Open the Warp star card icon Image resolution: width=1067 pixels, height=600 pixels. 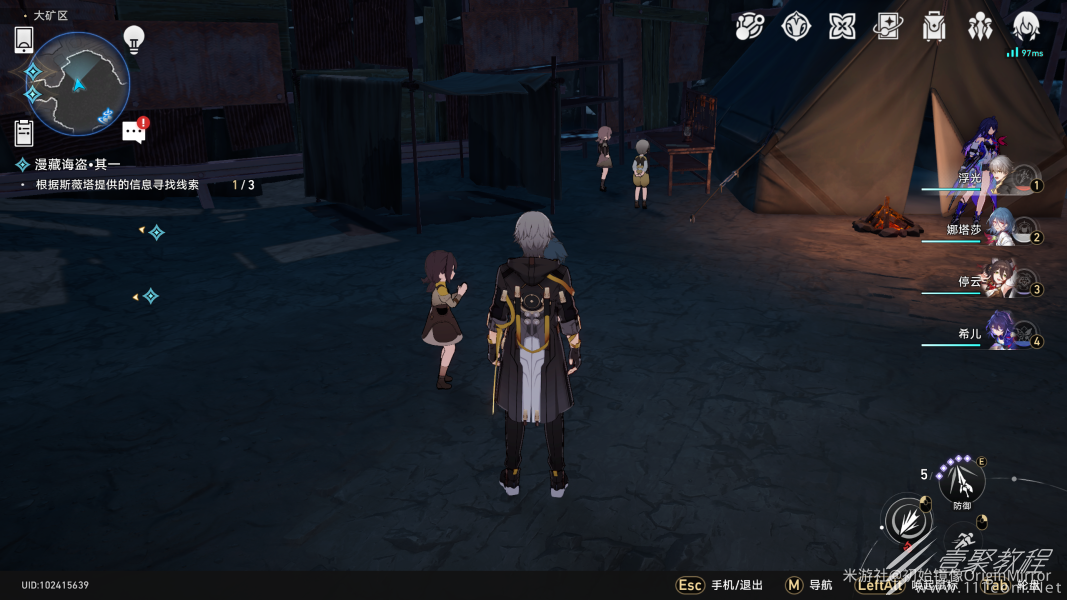pyautogui.click(x=888, y=27)
